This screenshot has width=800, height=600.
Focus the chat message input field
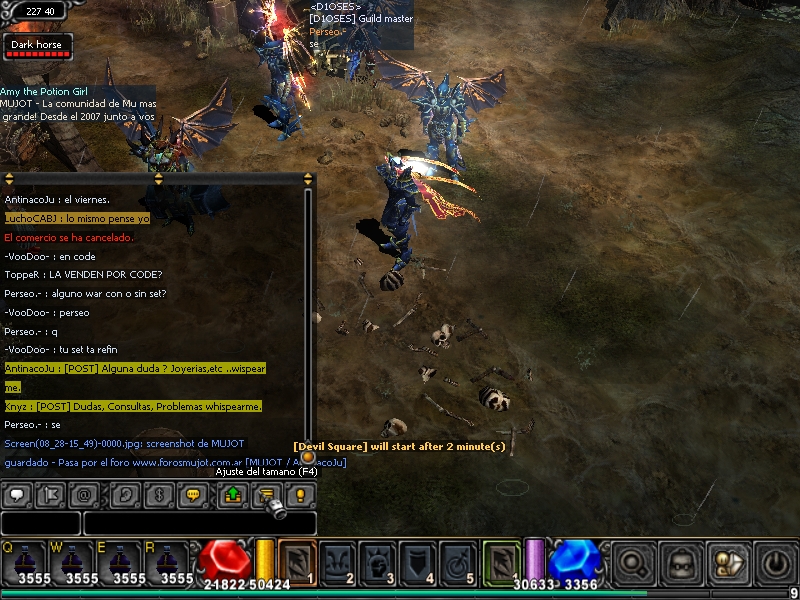[200, 523]
